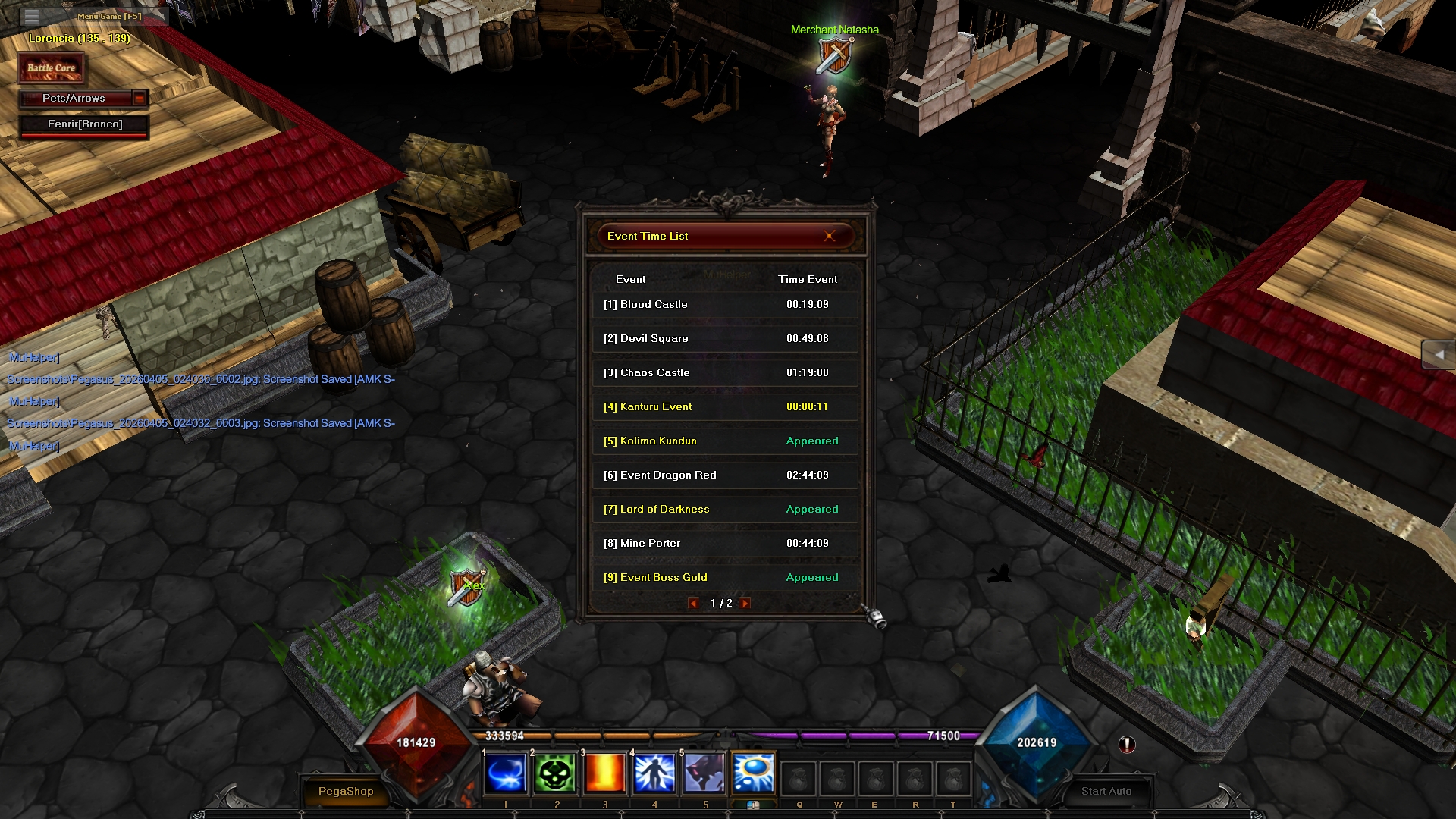Click the Start Auto button
1456x819 pixels.
[1106, 791]
